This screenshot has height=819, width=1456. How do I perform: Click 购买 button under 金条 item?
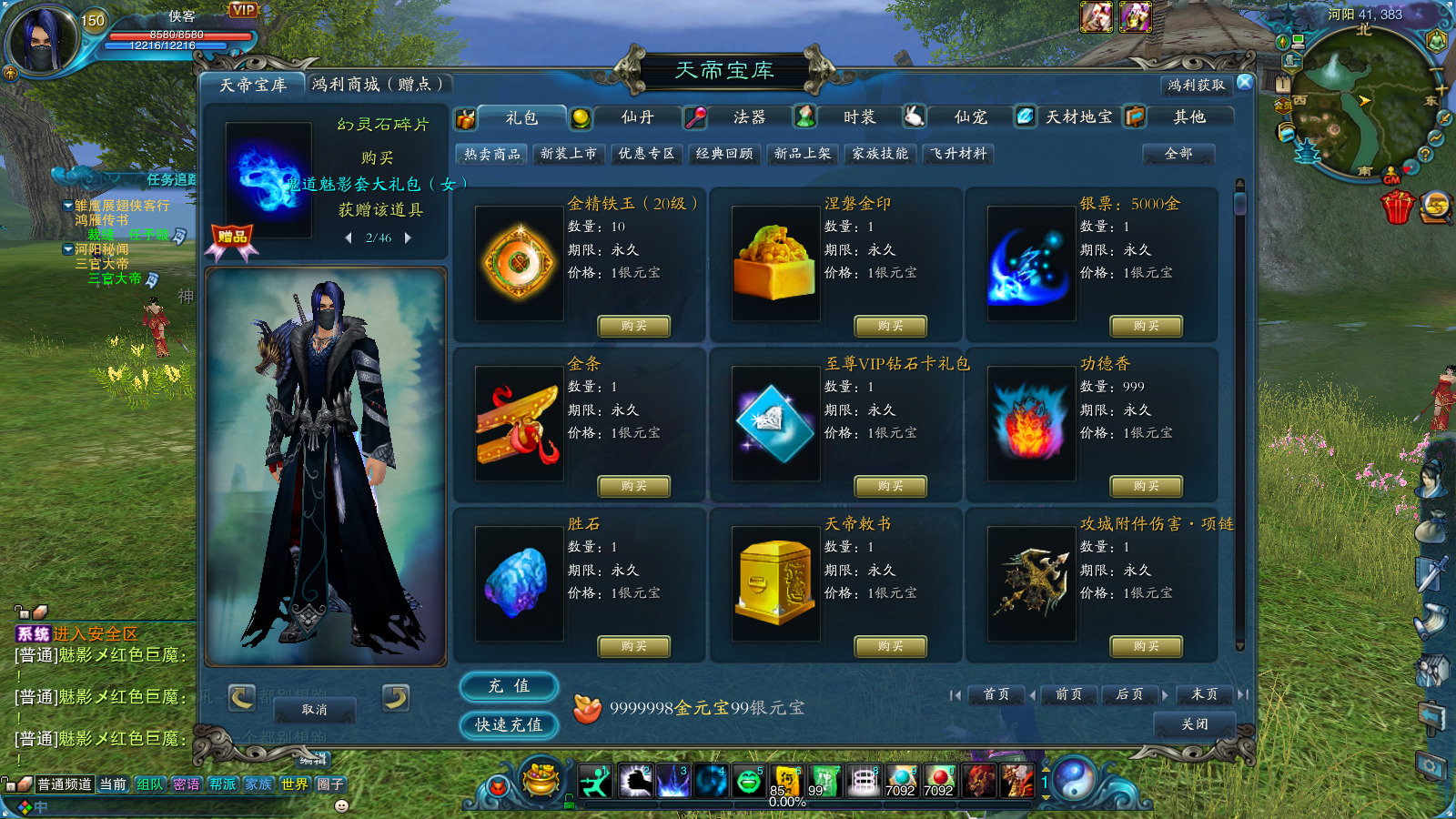tap(634, 486)
